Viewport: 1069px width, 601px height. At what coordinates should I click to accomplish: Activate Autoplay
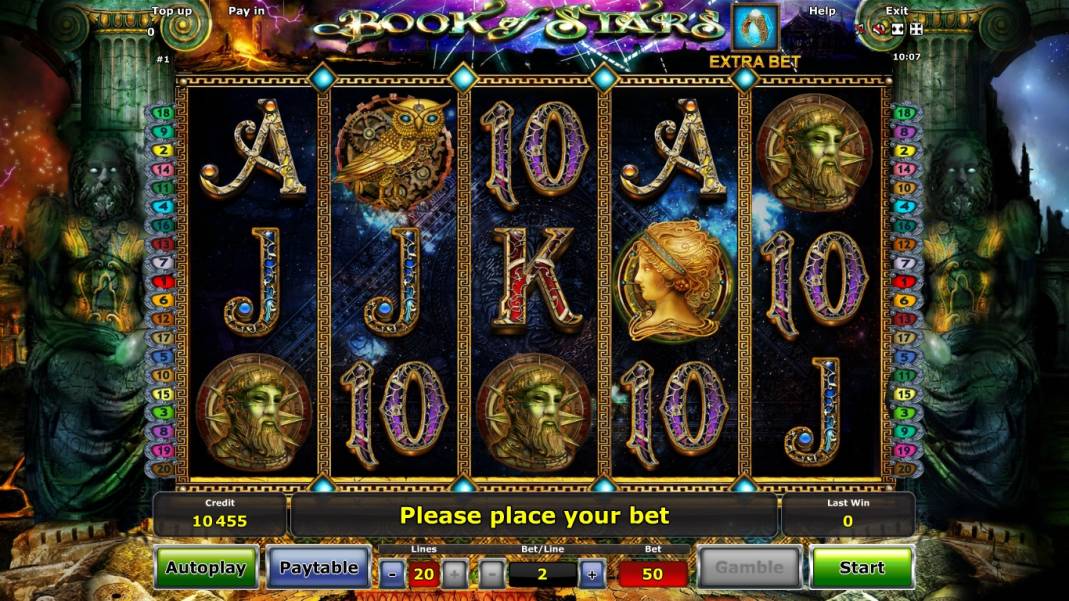point(206,568)
